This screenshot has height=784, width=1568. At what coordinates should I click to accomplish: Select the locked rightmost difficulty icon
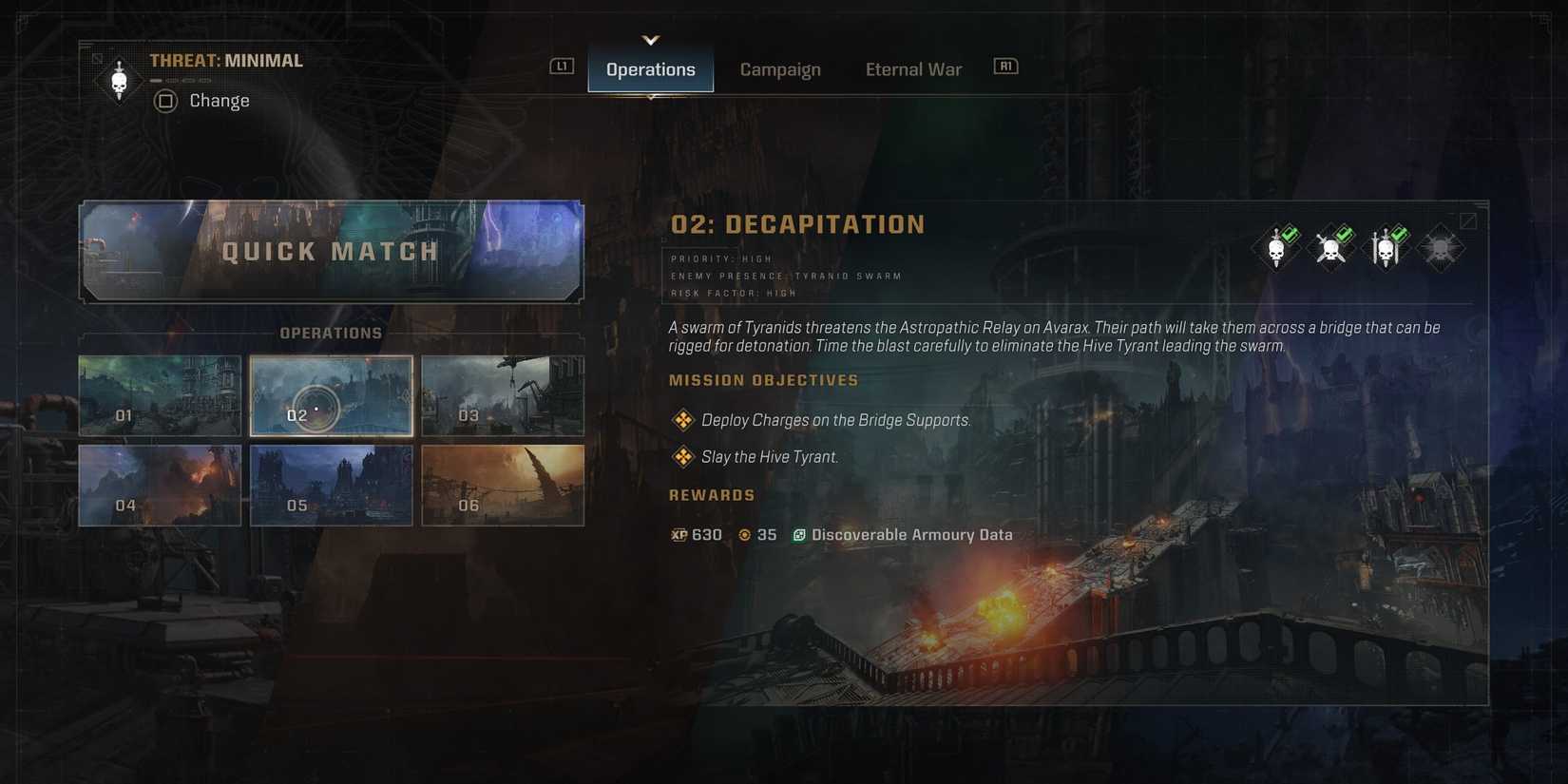click(x=1440, y=245)
